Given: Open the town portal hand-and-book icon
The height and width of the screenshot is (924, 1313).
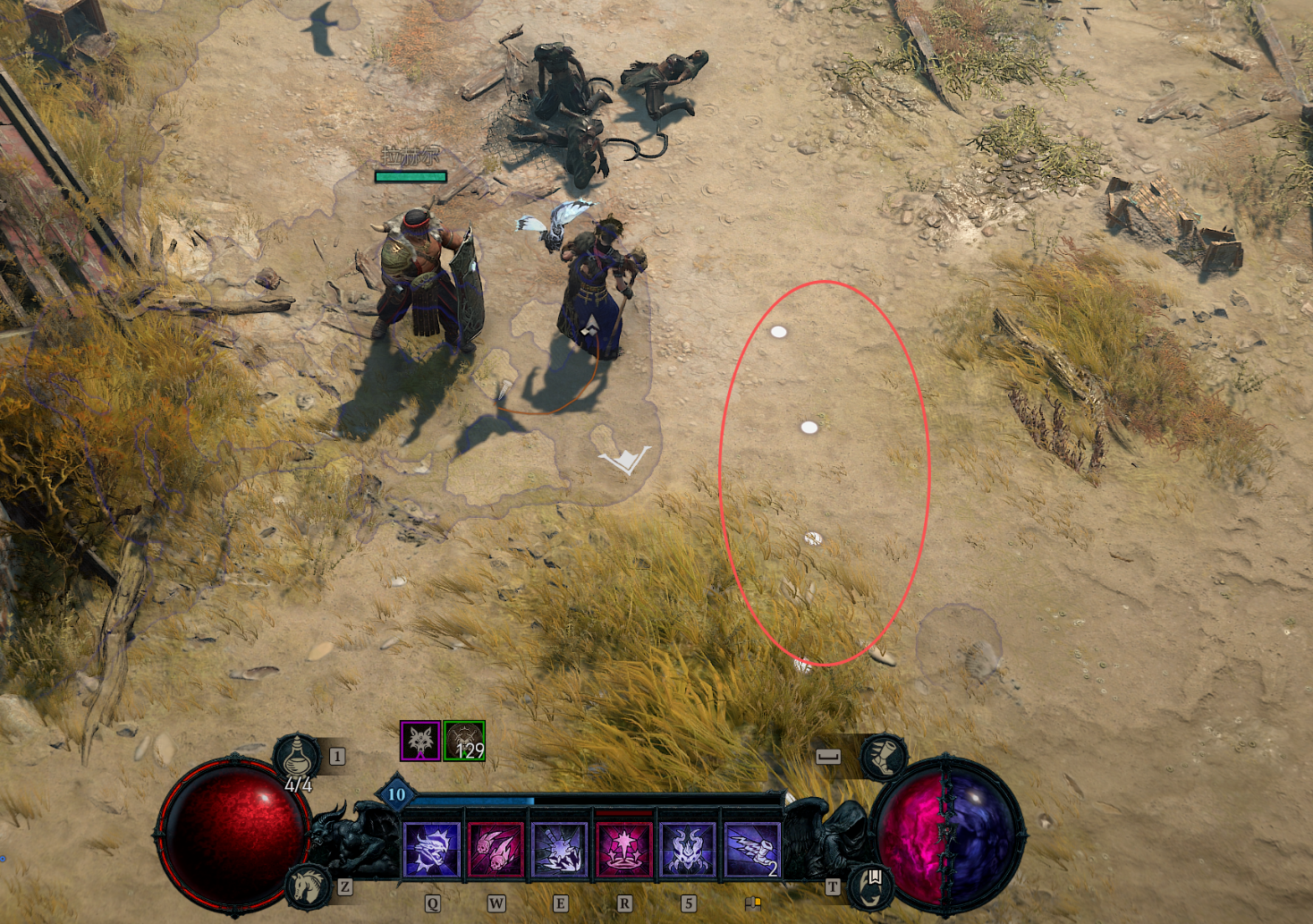Looking at the screenshot, I should click(x=871, y=884).
